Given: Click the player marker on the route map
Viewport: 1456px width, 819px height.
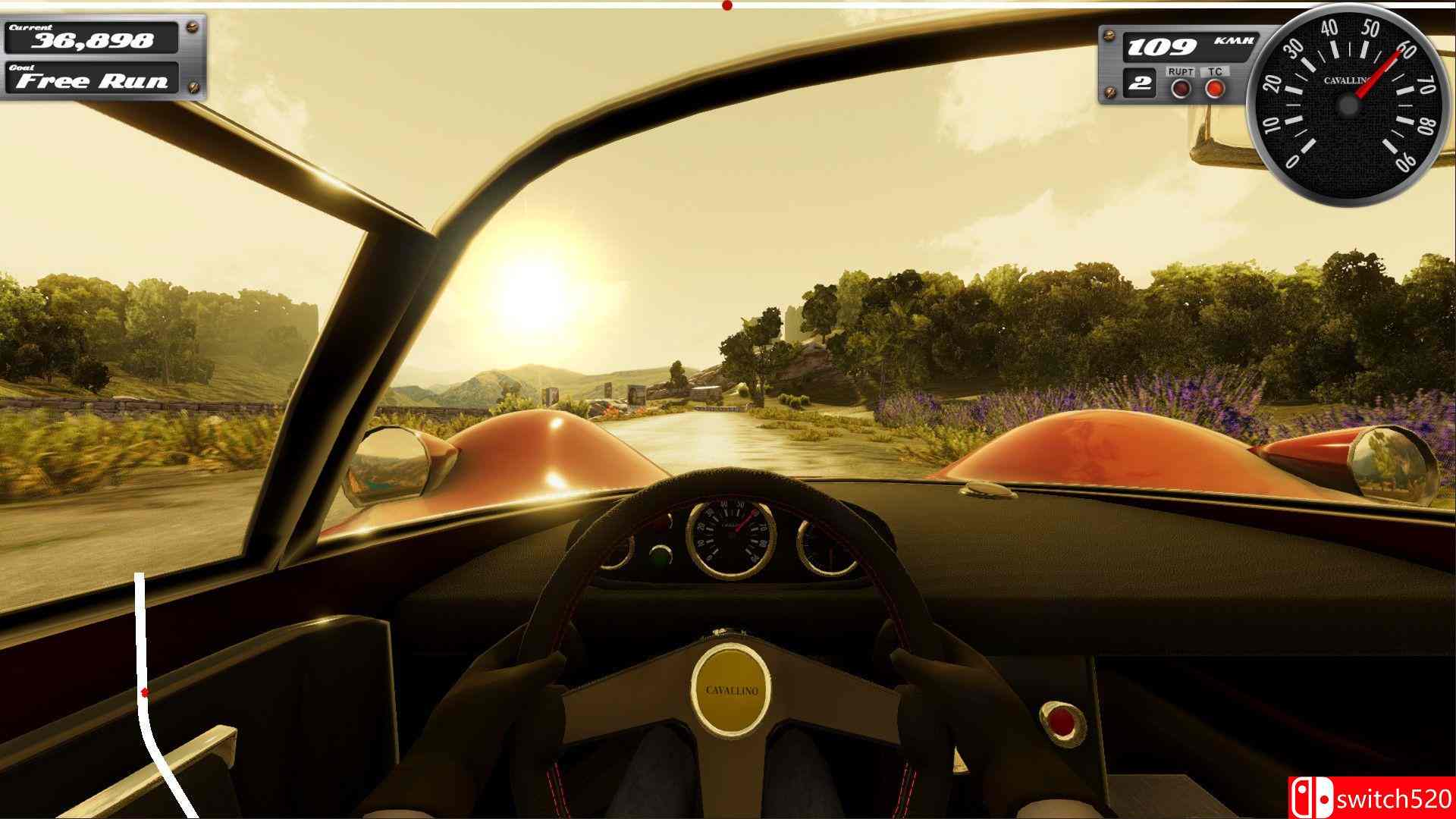Looking at the screenshot, I should click(144, 691).
